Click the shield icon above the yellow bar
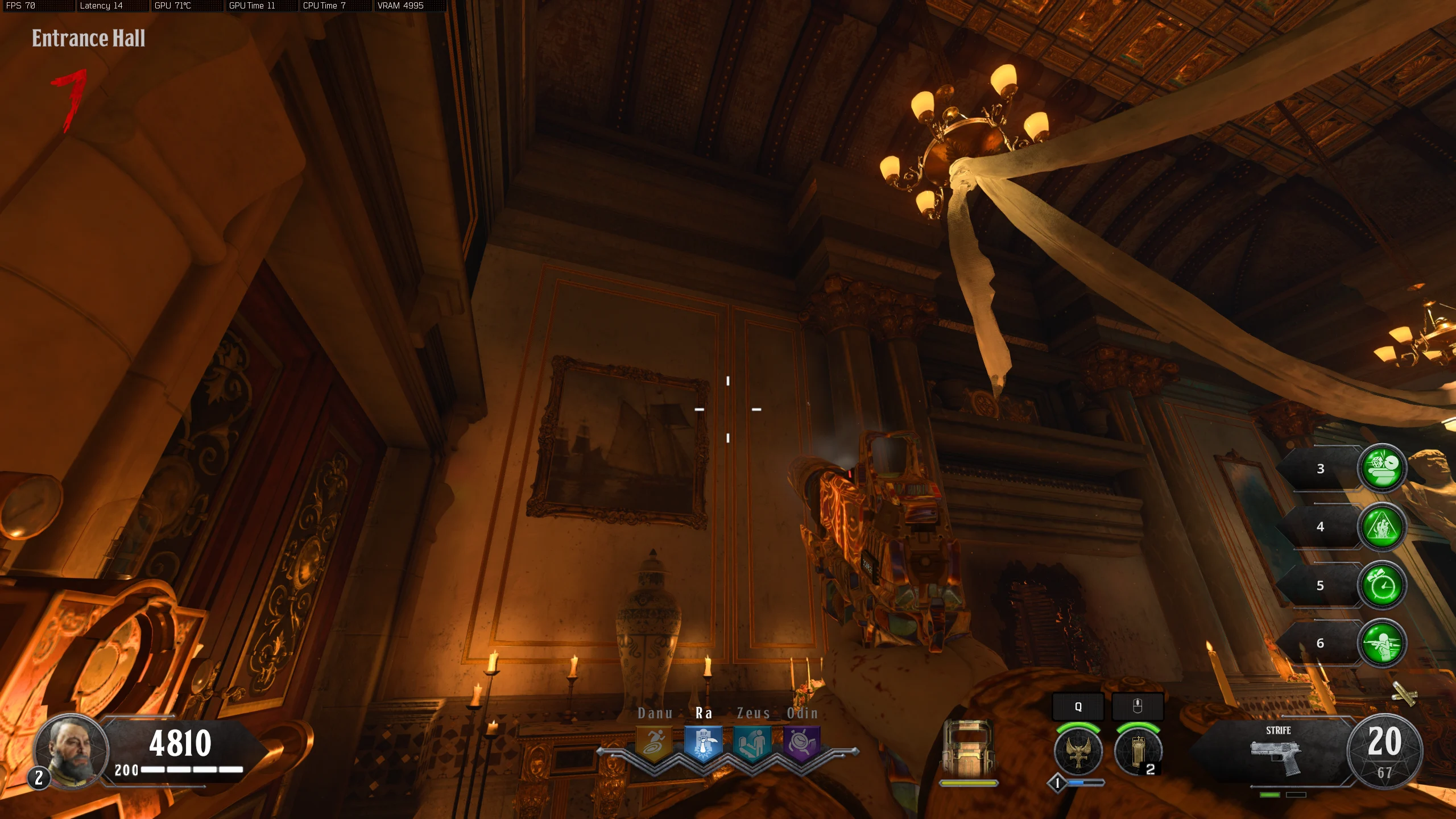The image size is (1456, 819). coord(968,748)
